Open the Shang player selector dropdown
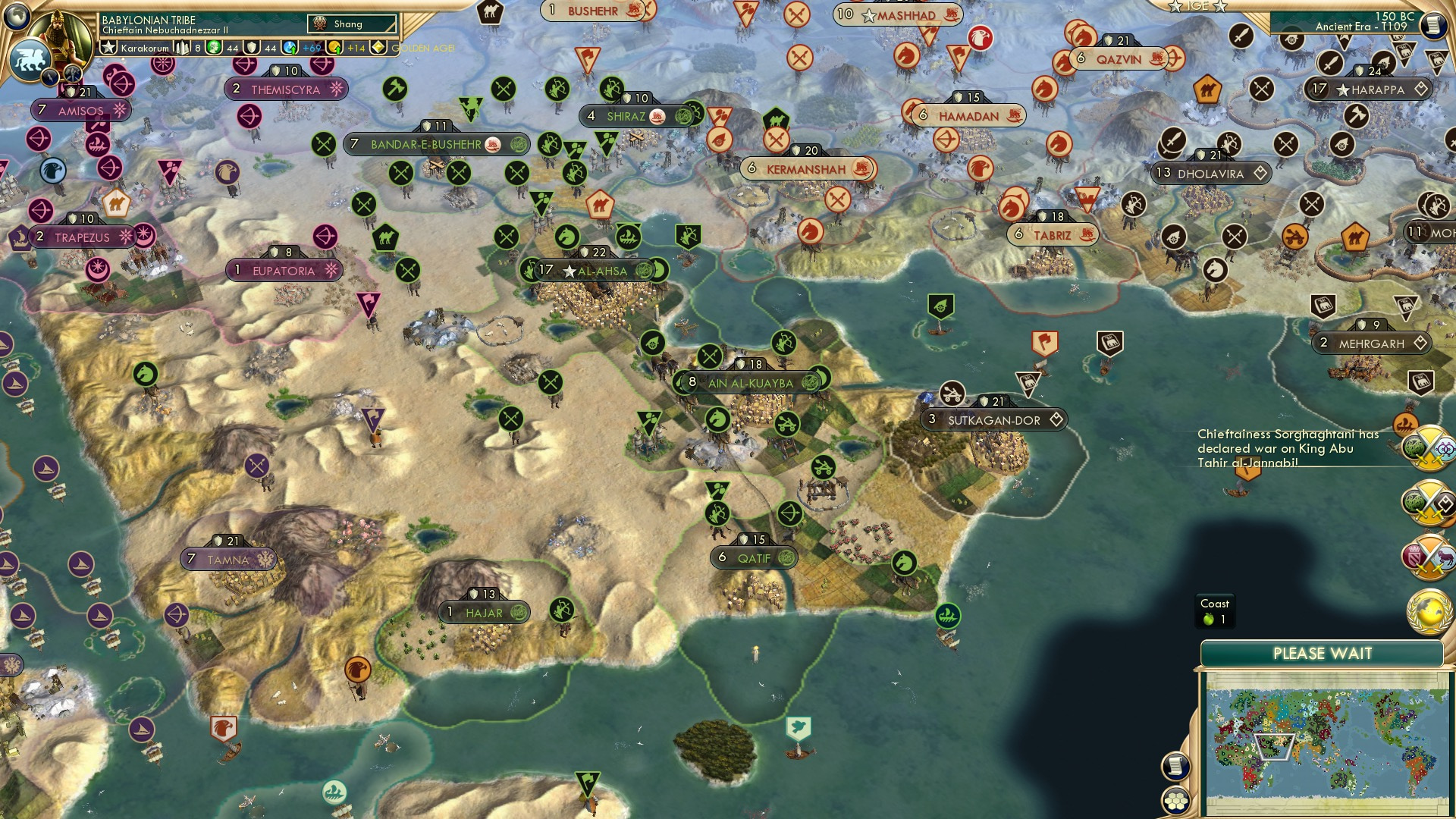Image resolution: width=1456 pixels, height=819 pixels. 352,24
